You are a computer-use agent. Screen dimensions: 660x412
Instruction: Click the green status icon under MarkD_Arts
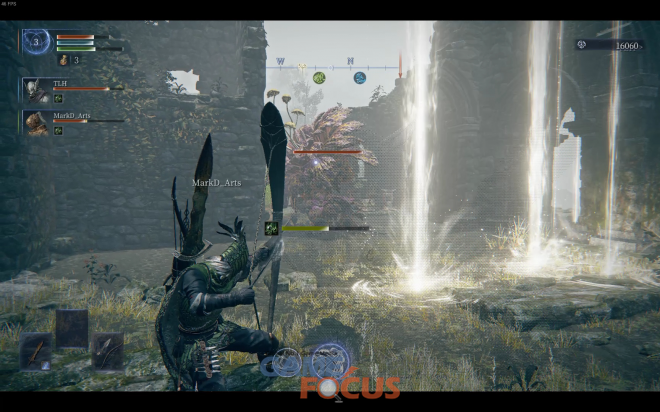[58, 130]
